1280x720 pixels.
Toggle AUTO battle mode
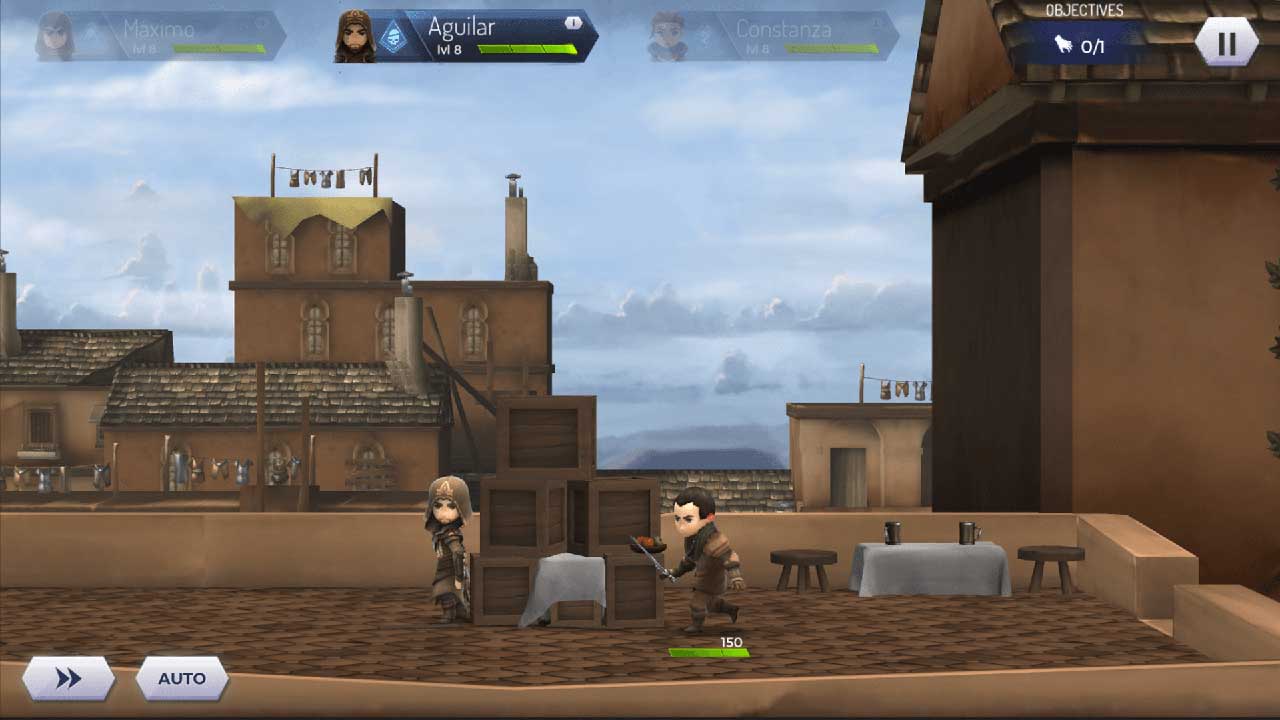[x=180, y=678]
